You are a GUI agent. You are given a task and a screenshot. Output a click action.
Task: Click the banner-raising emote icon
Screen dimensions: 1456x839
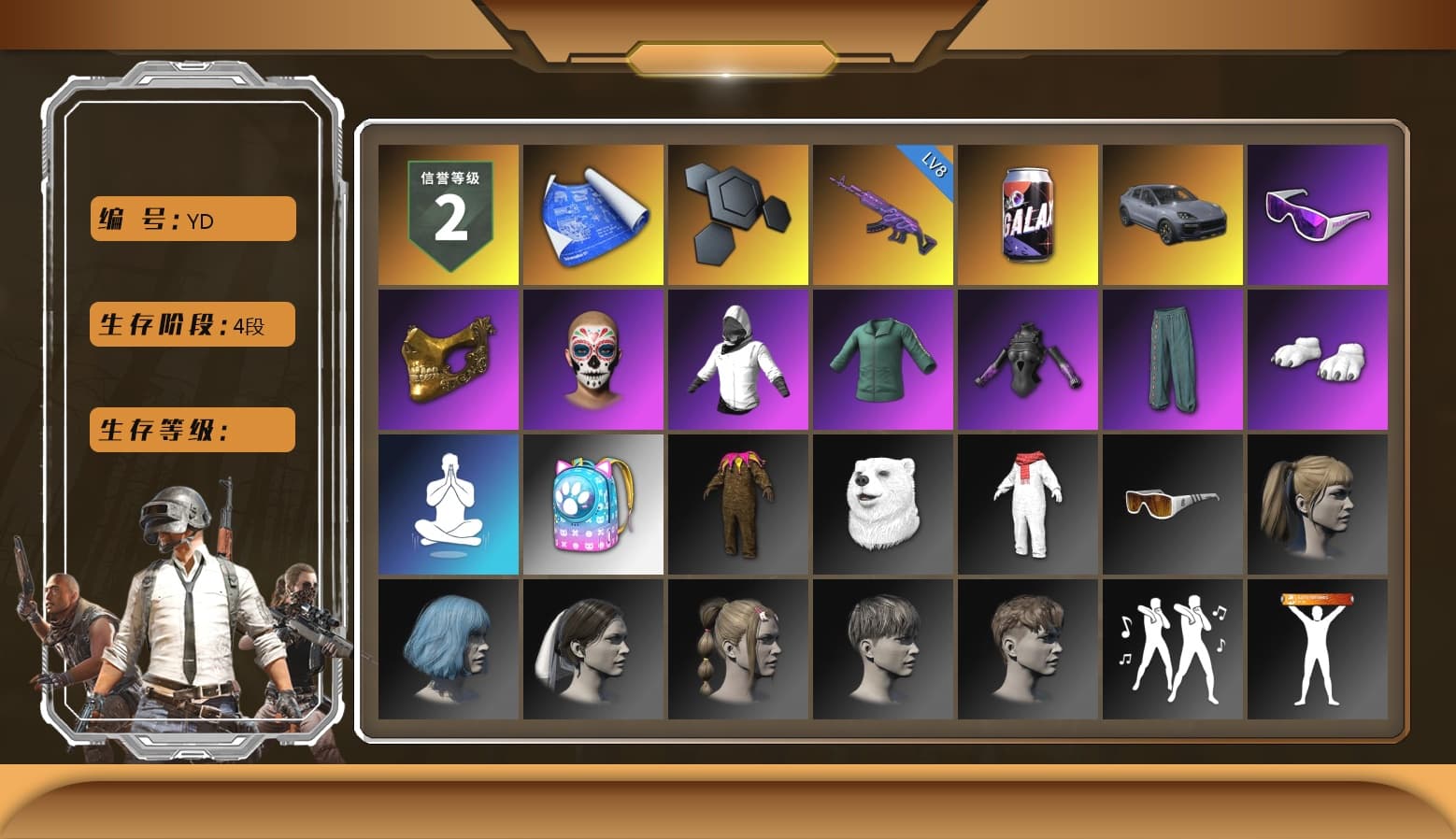click(1319, 650)
